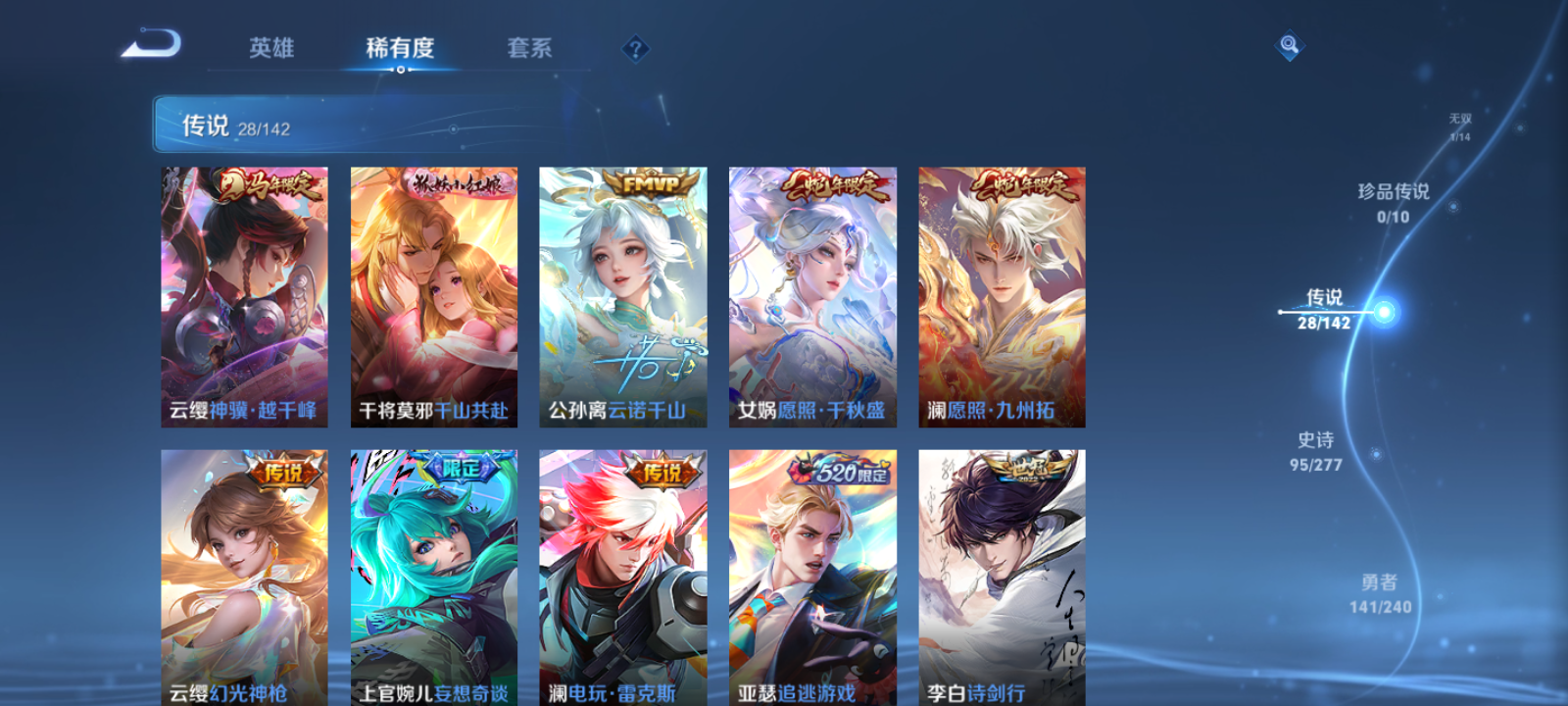Open the 干将莫邪千山共赴 skin thumbnail
The image size is (1568, 706).
click(432, 294)
